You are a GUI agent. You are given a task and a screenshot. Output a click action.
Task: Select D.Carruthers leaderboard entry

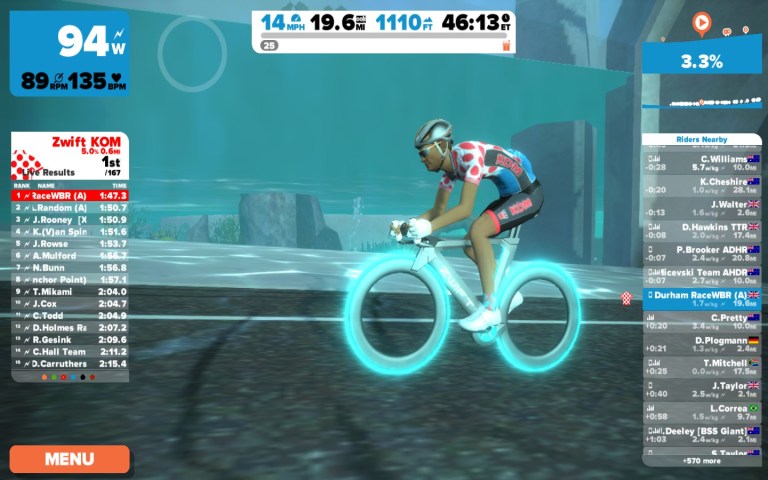pos(70,364)
